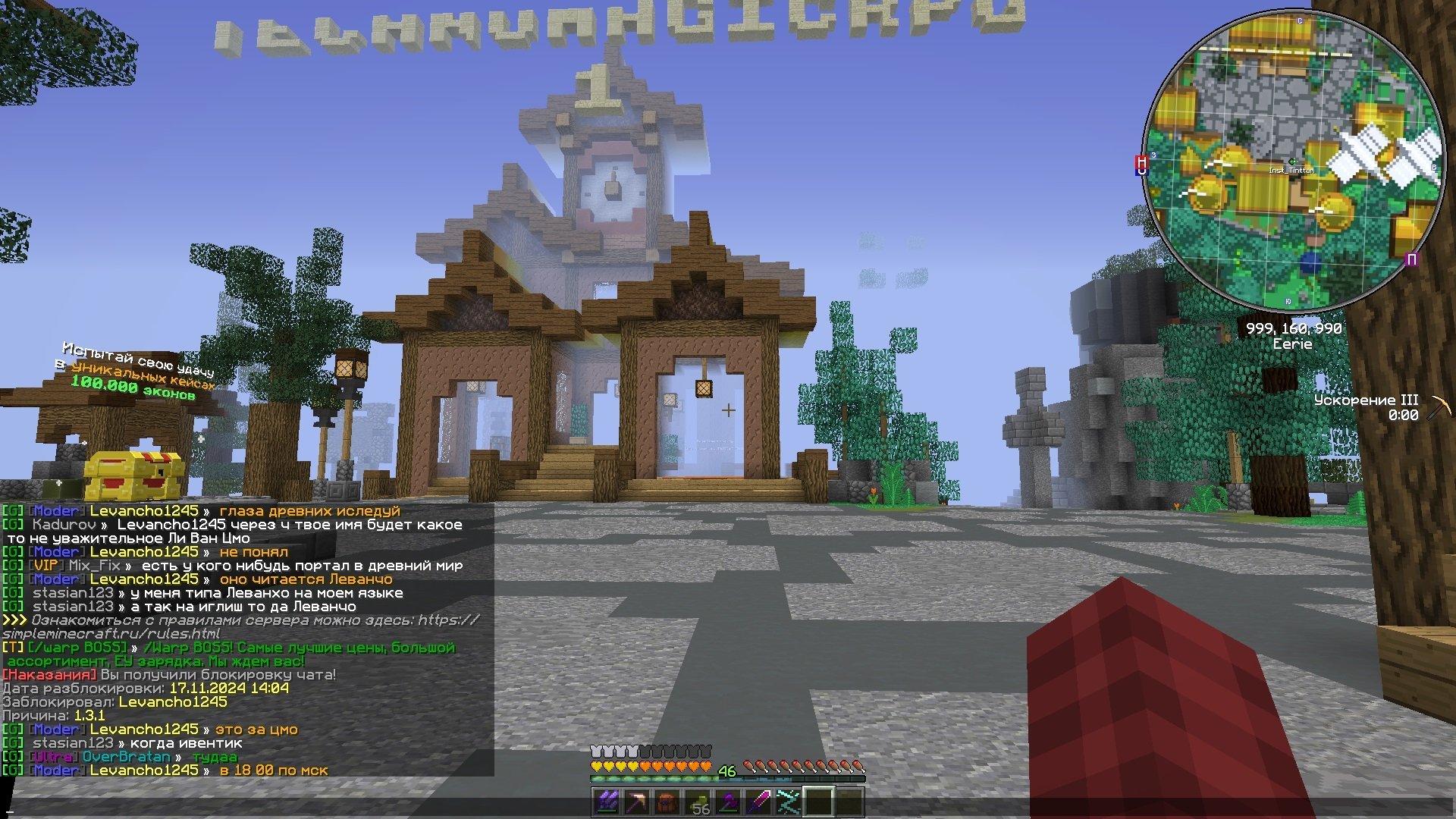Screen dimensions: 1456x819
Task: Select the purple trident-like weapon hotbar slot
Action: (x=607, y=802)
